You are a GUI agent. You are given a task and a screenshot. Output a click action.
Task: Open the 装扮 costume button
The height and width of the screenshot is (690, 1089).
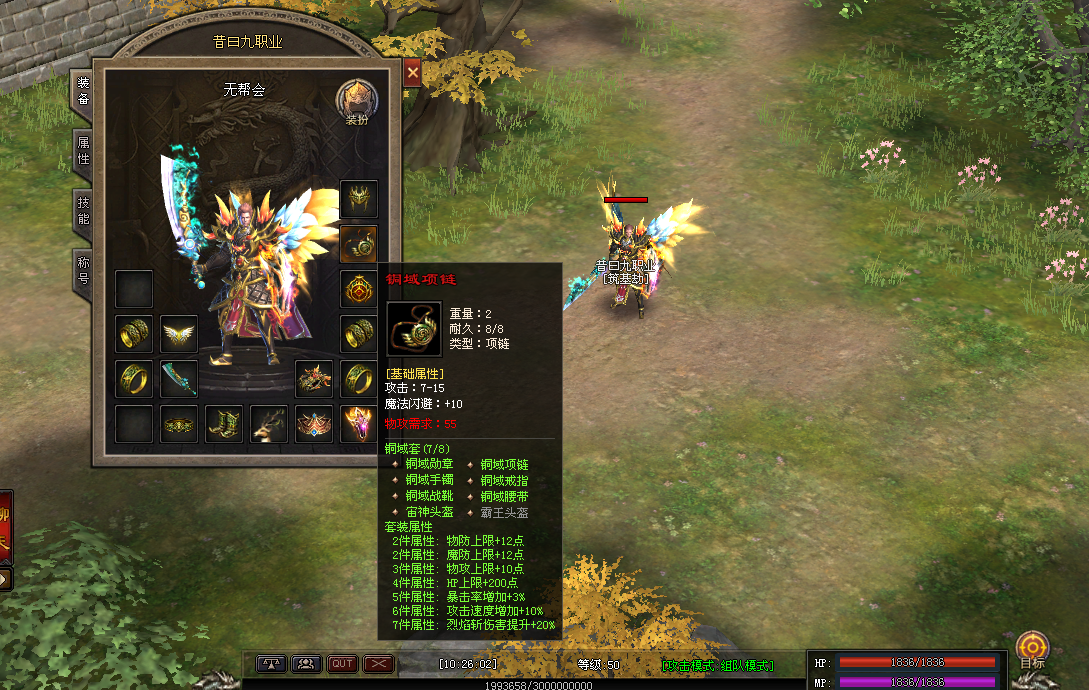[357, 101]
